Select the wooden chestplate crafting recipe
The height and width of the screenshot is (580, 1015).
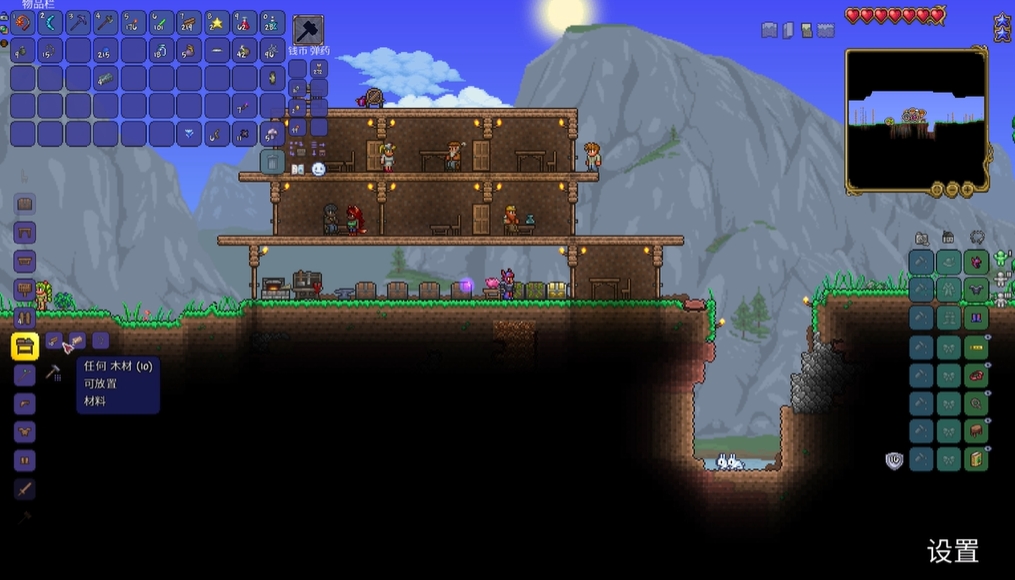coord(25,432)
